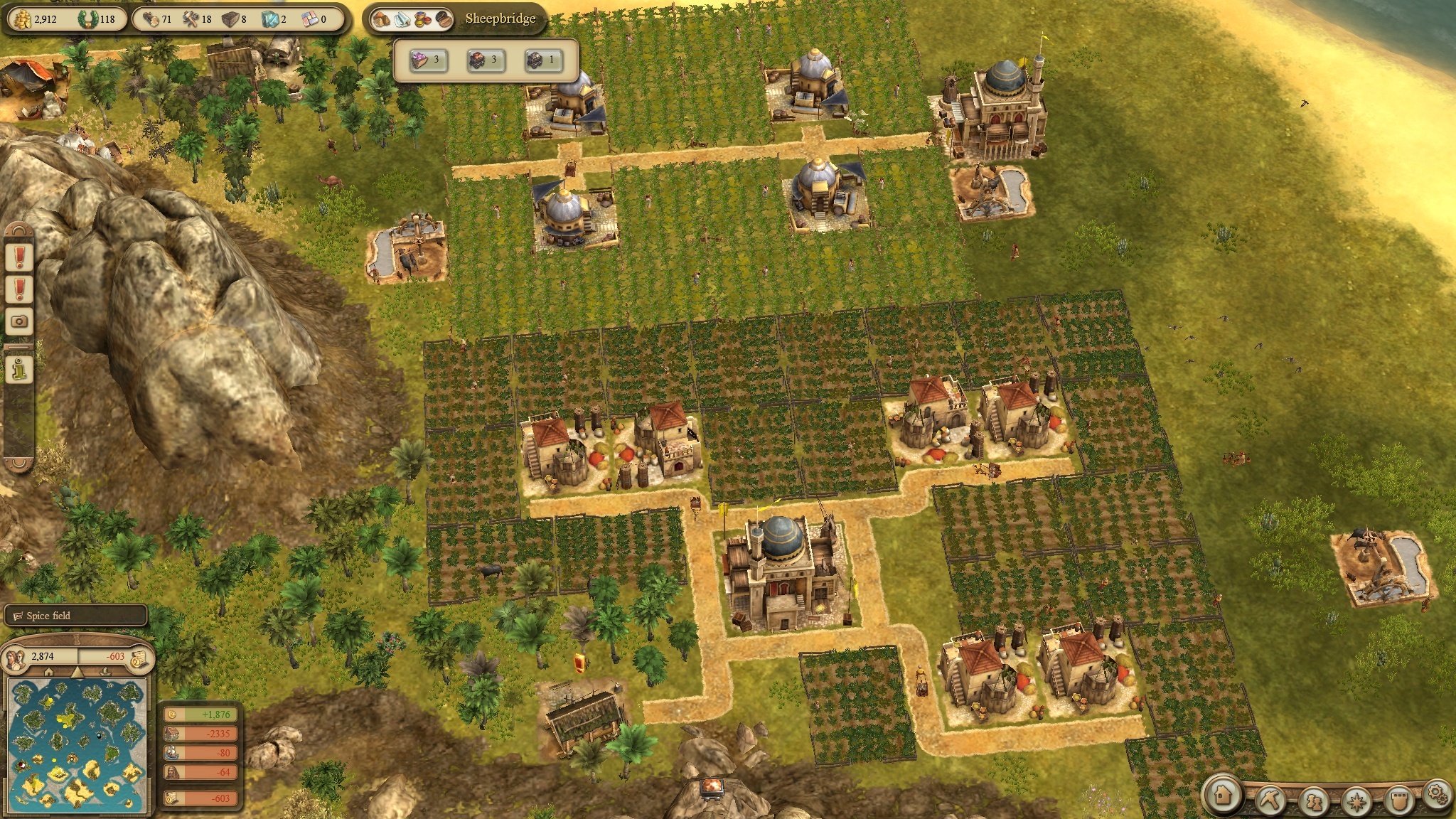The width and height of the screenshot is (1456, 819).
Task: Switch to the ship tab above minimap
Action: 107,672
